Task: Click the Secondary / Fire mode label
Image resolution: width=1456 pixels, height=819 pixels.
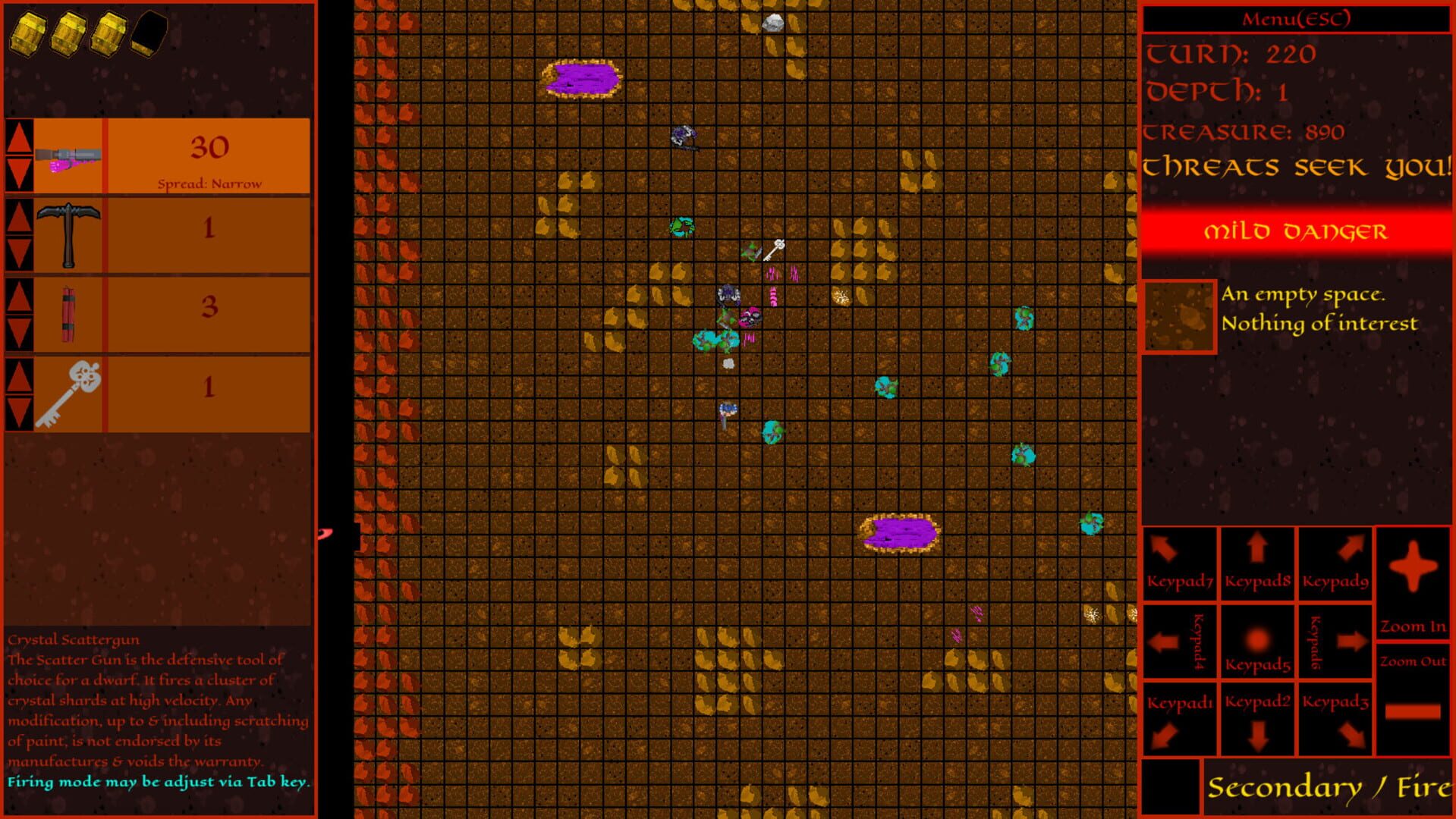Action: (x=1328, y=786)
